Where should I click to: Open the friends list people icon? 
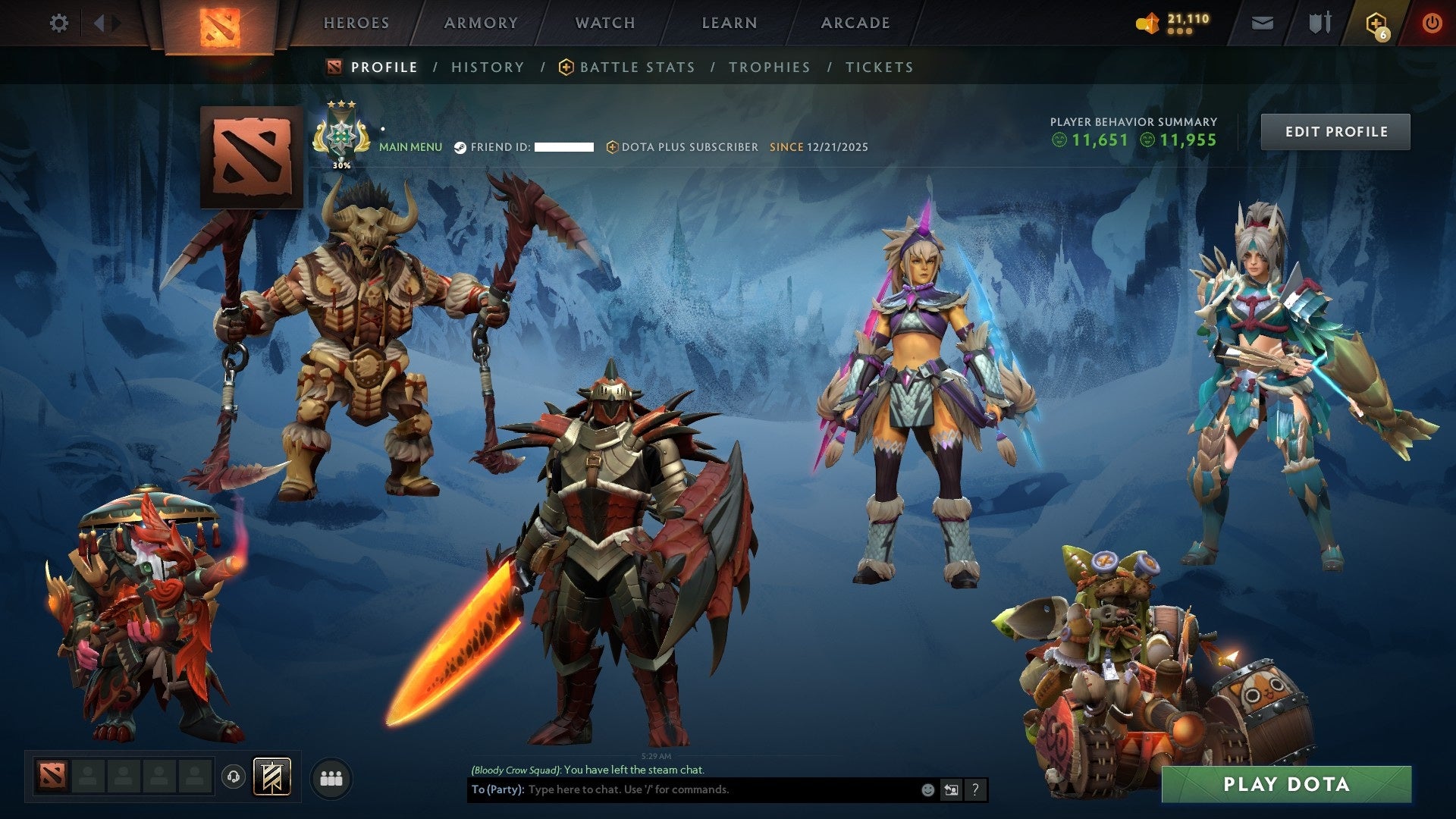(331, 778)
